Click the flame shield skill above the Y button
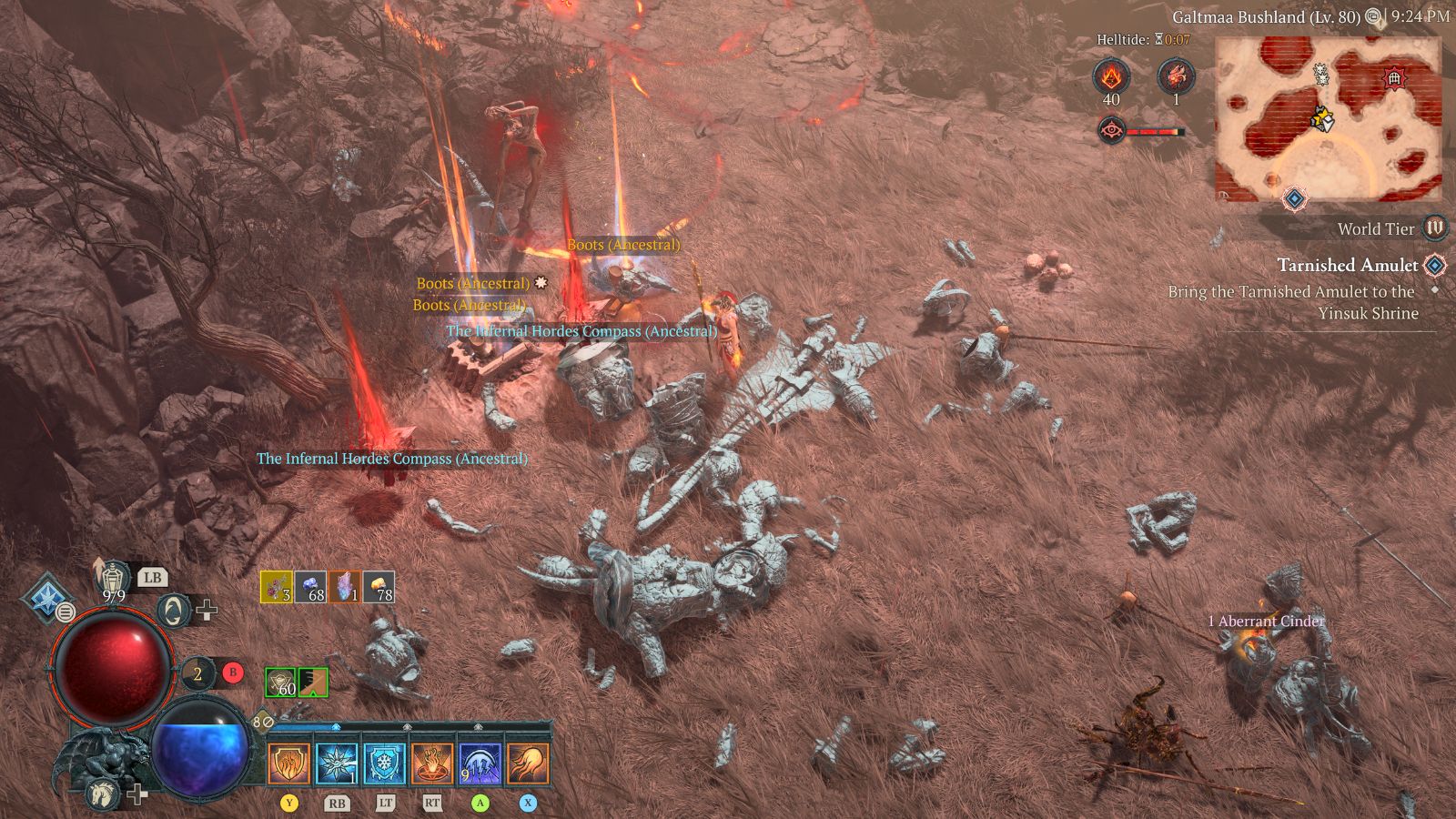 coord(288,763)
